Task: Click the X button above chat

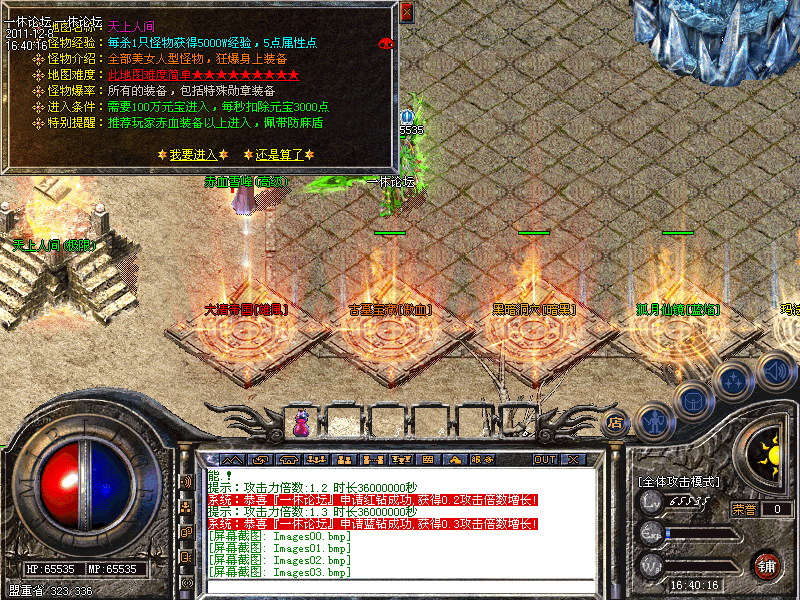Action: click(x=573, y=459)
